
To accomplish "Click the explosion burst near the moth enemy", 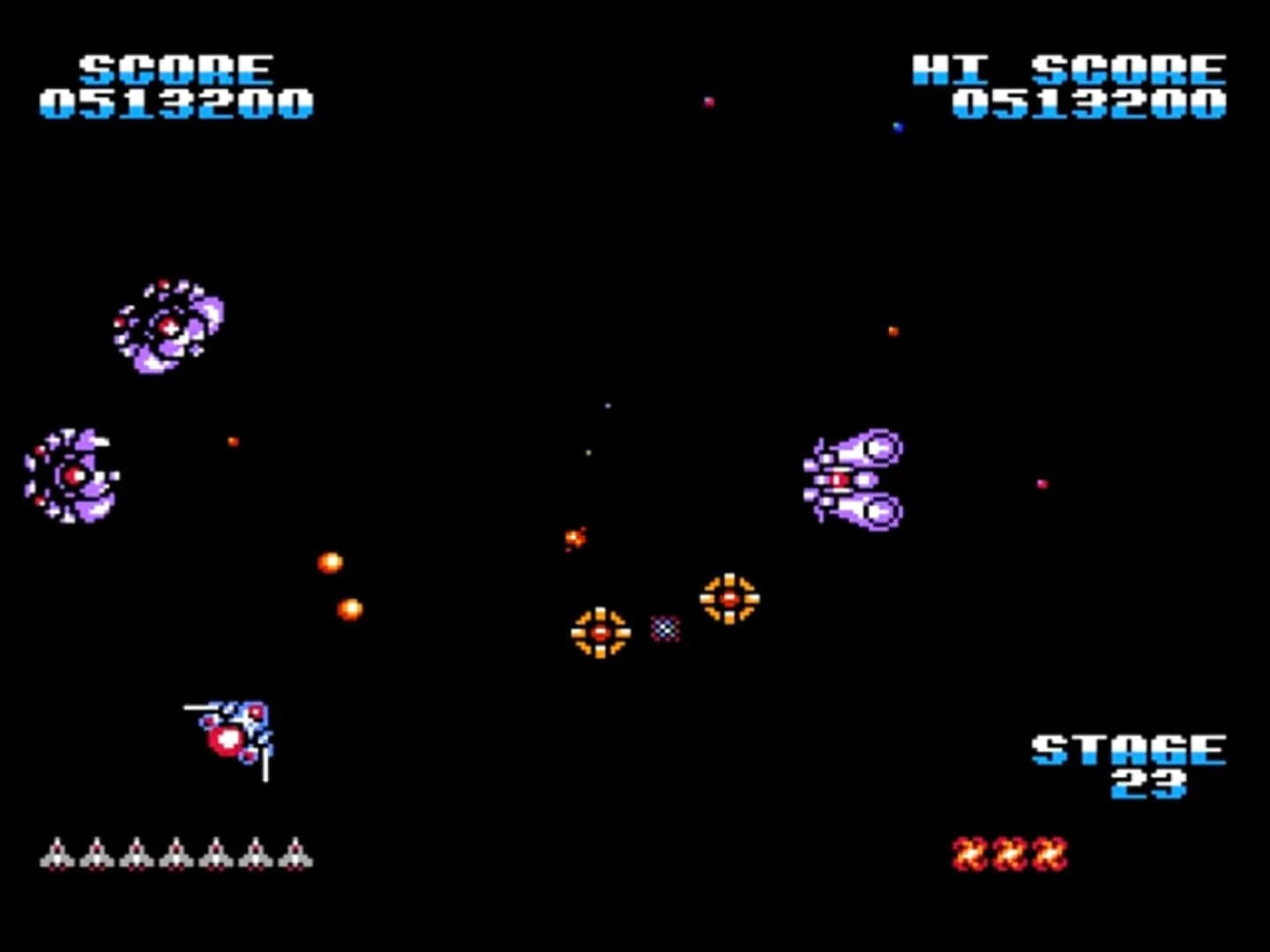I will (575, 539).
